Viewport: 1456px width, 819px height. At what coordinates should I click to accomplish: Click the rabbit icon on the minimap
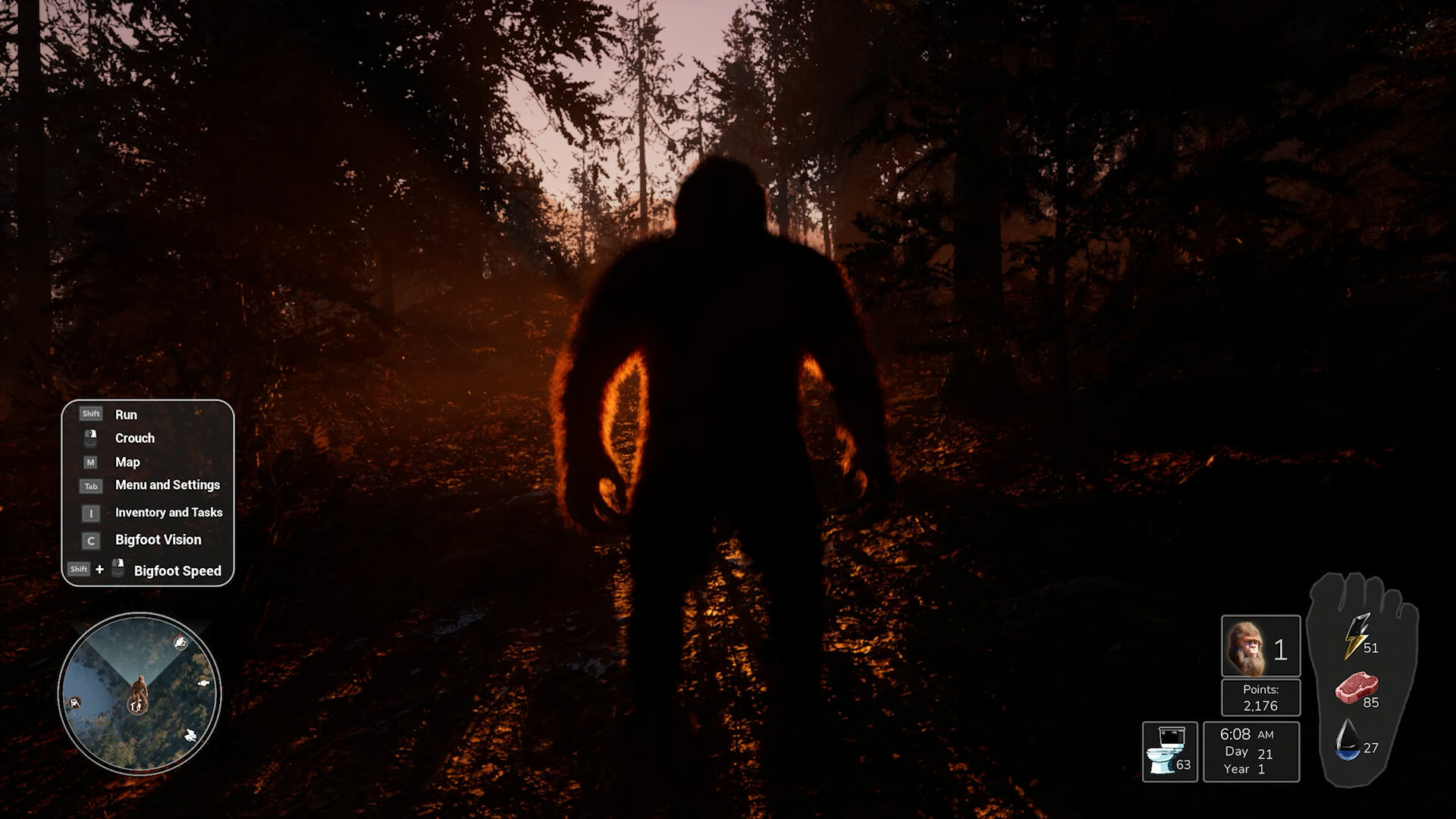tap(191, 736)
